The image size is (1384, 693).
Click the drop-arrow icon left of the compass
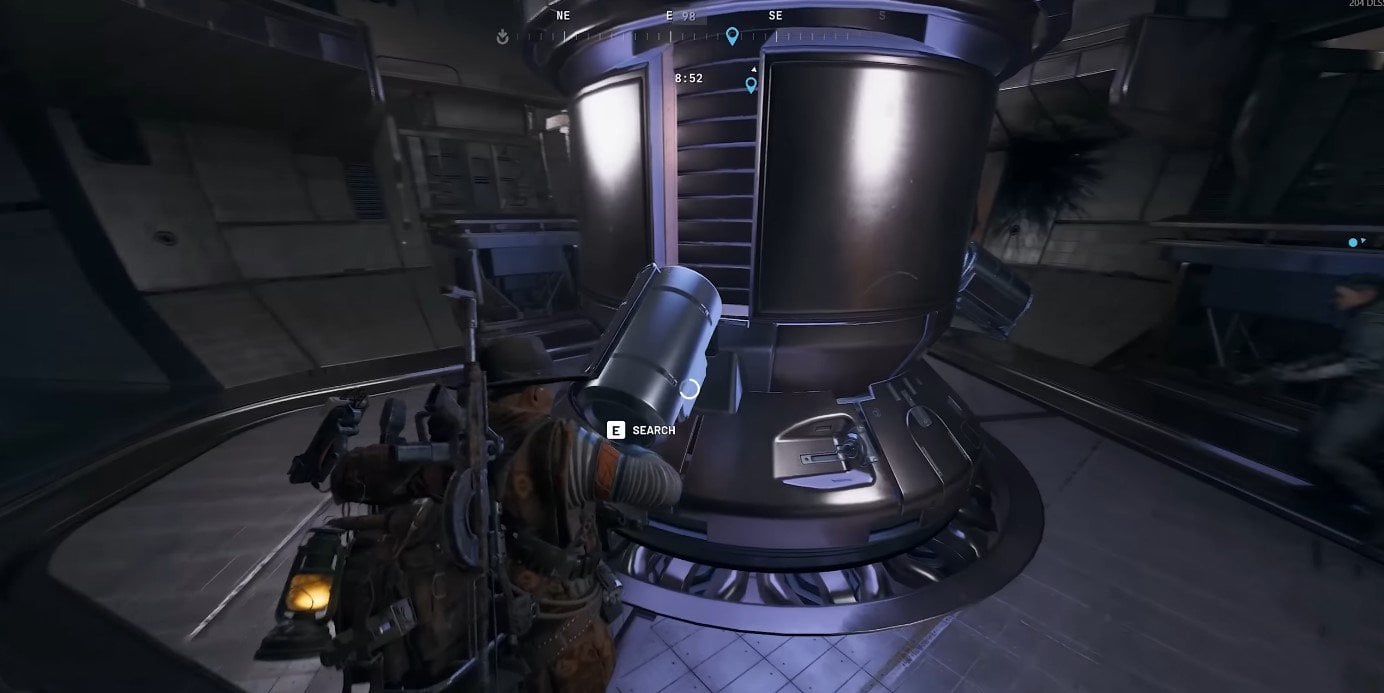[x=502, y=37]
